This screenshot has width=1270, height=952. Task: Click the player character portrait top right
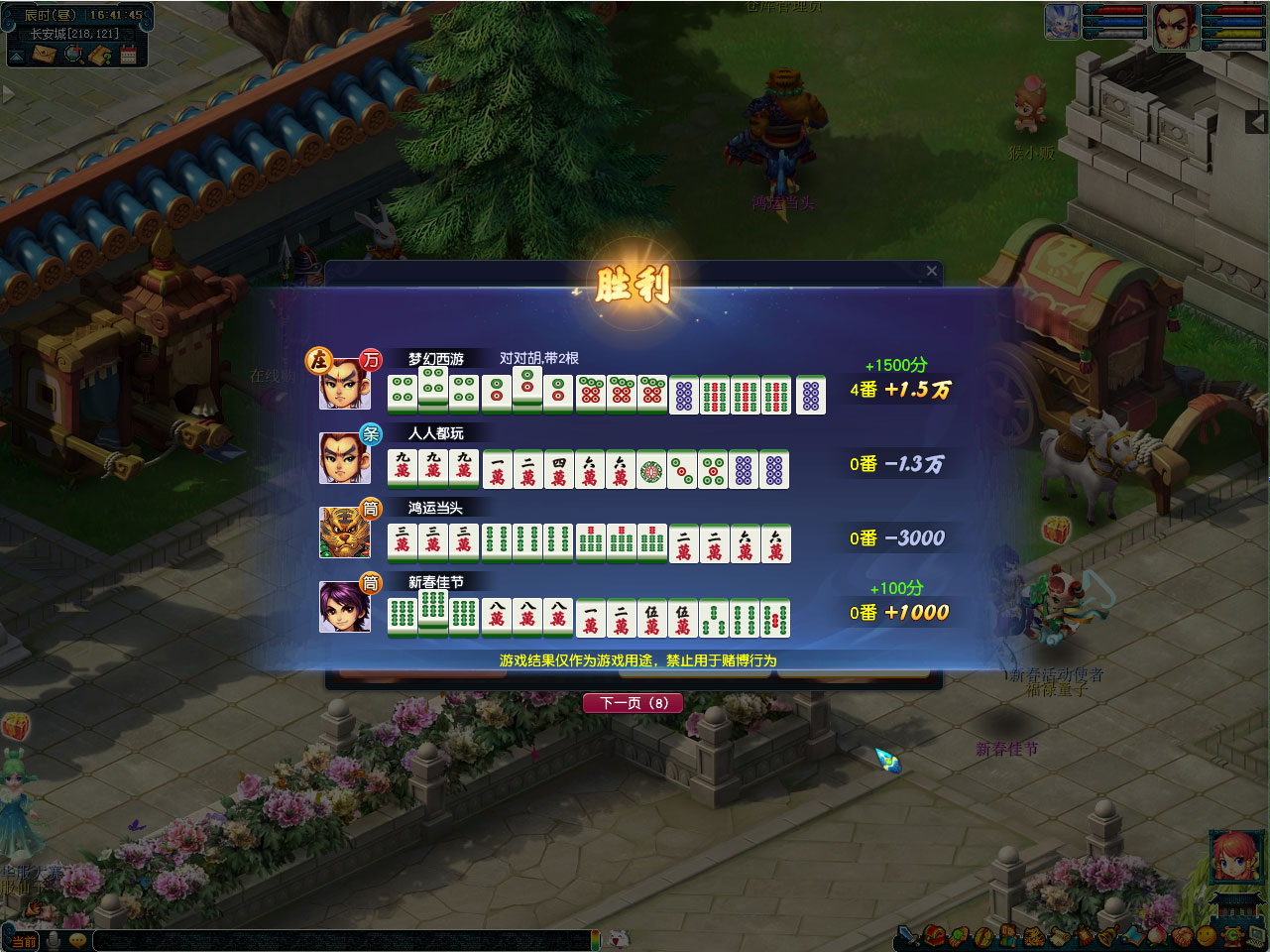(x=1174, y=26)
